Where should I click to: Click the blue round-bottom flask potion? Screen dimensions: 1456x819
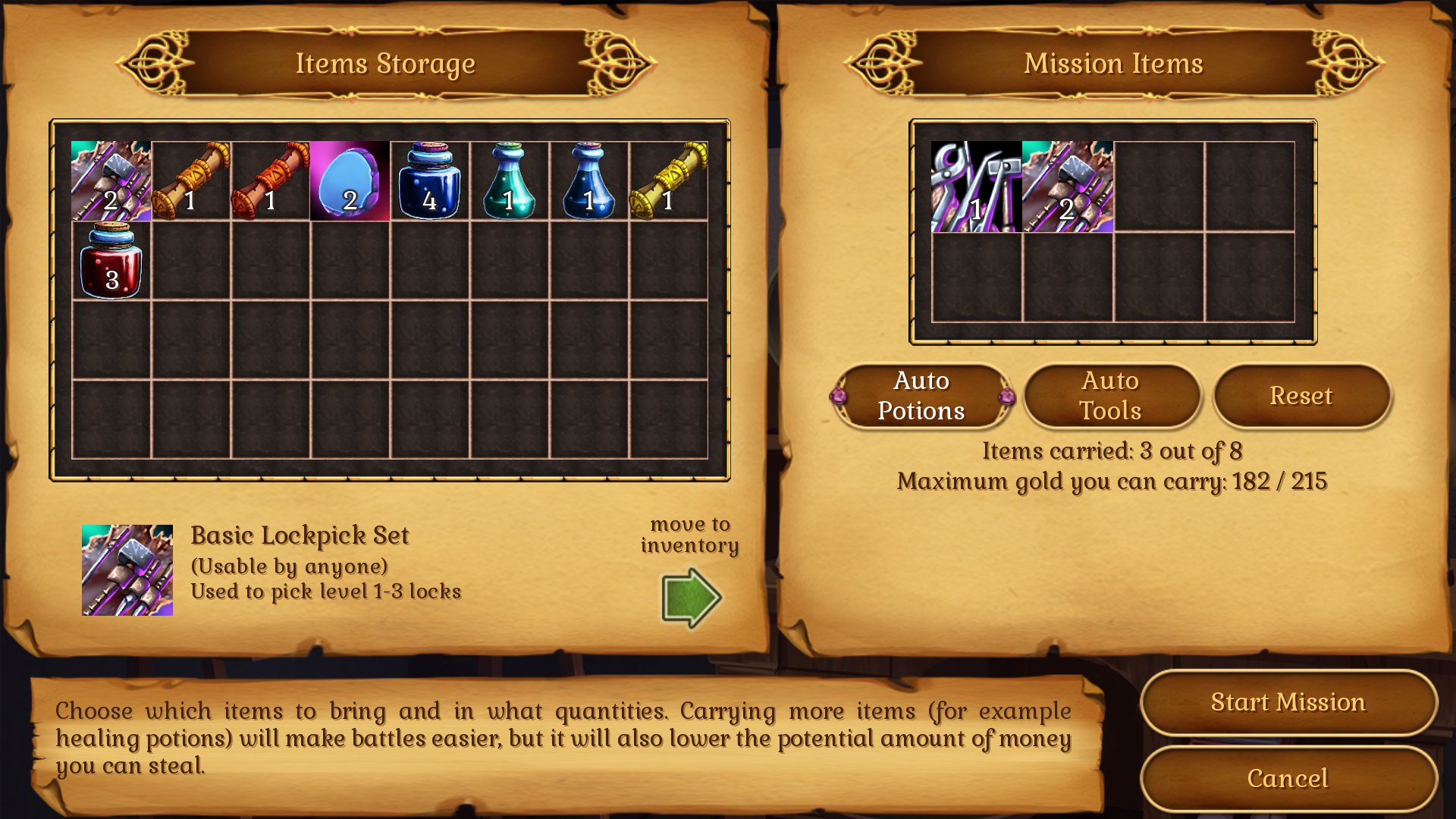tap(588, 180)
